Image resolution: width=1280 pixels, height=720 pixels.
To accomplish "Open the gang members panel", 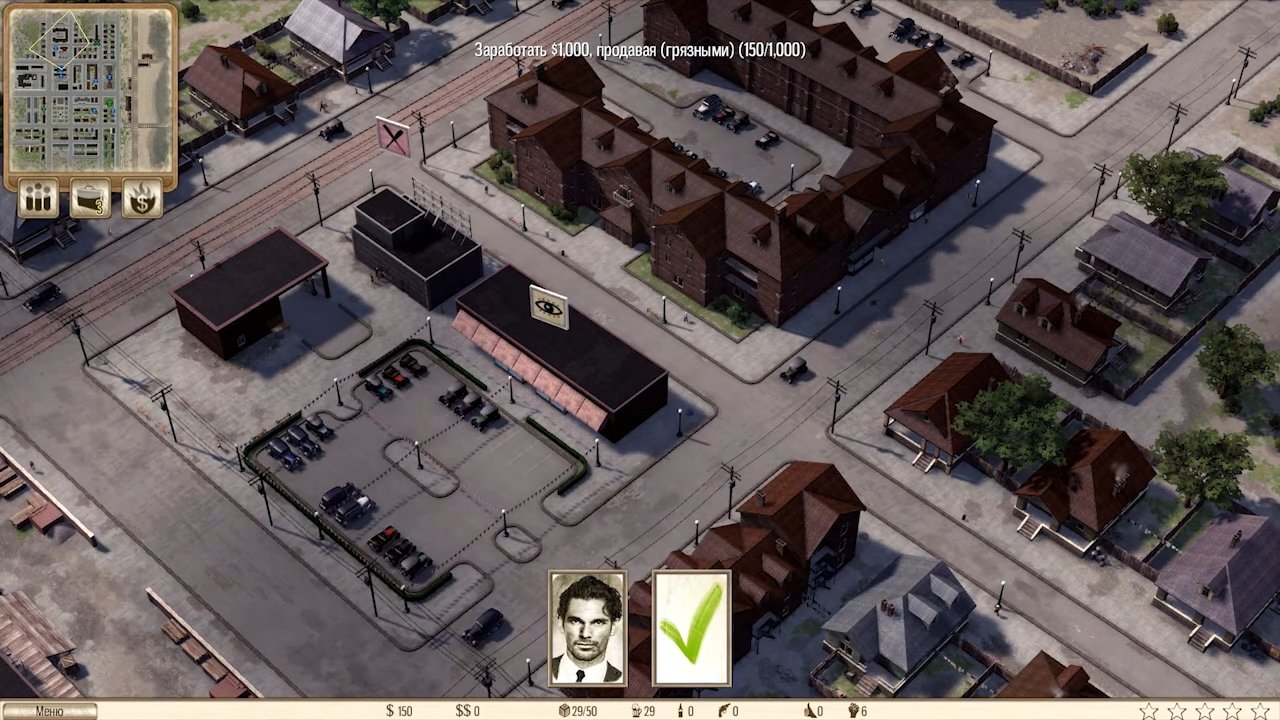I will click(39, 197).
